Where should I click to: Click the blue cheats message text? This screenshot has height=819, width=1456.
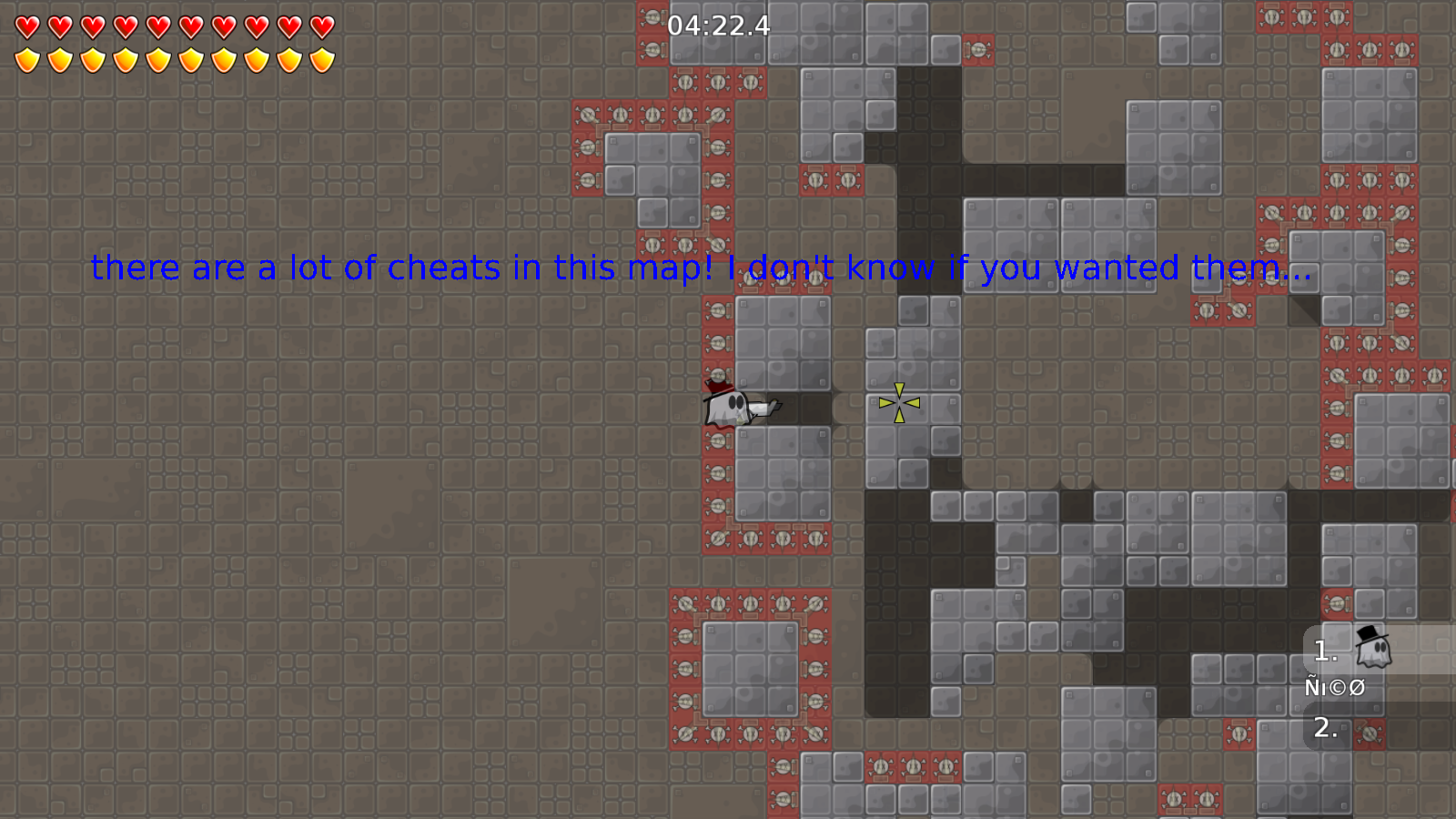point(699,268)
